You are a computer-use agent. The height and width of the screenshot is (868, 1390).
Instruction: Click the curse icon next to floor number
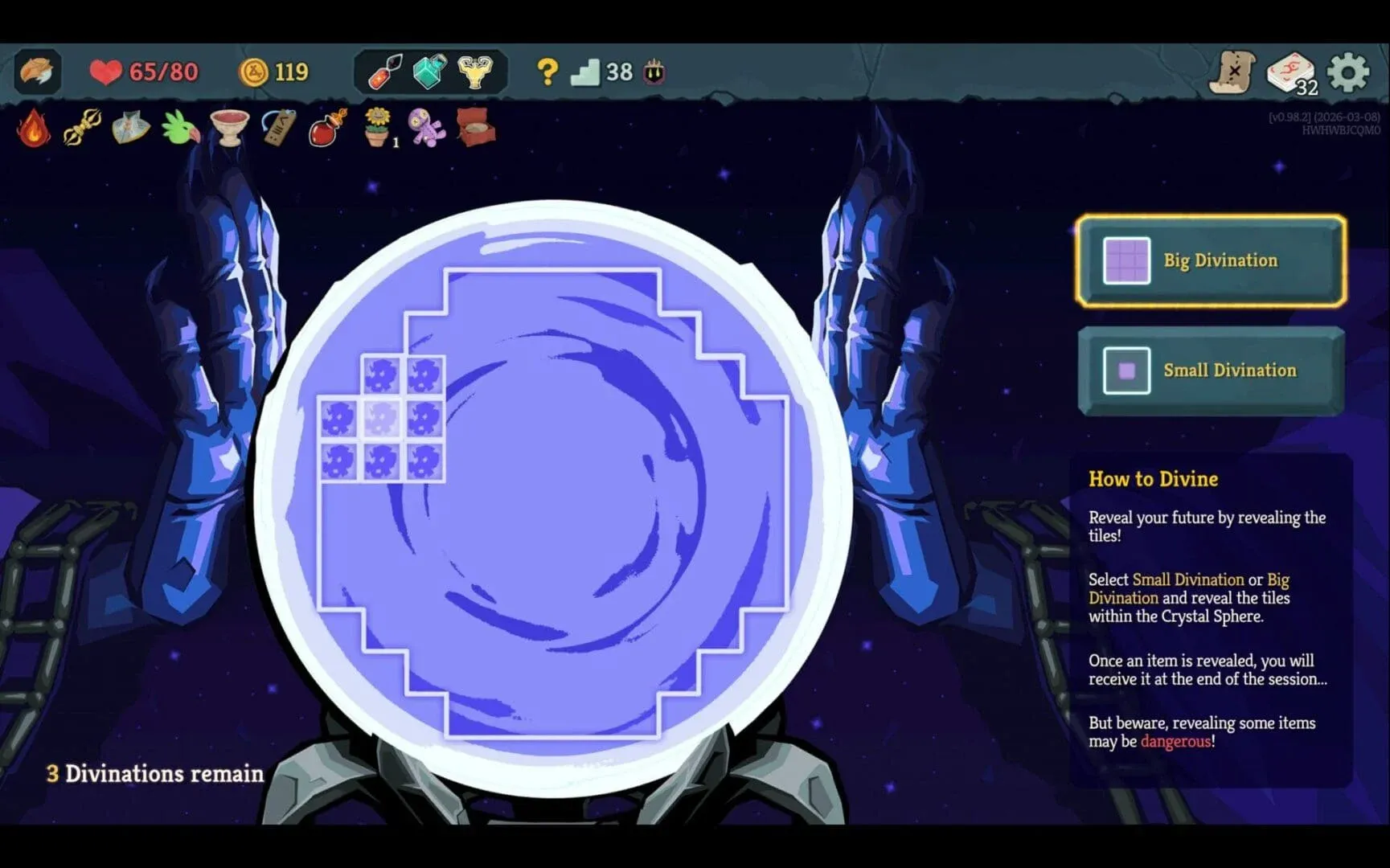(x=654, y=72)
